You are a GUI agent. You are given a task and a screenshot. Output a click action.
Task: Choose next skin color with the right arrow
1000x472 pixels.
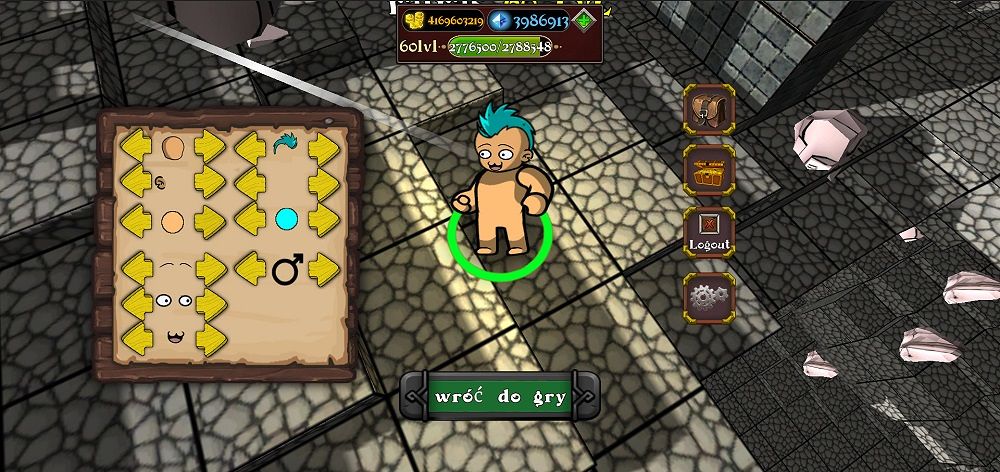[210, 218]
